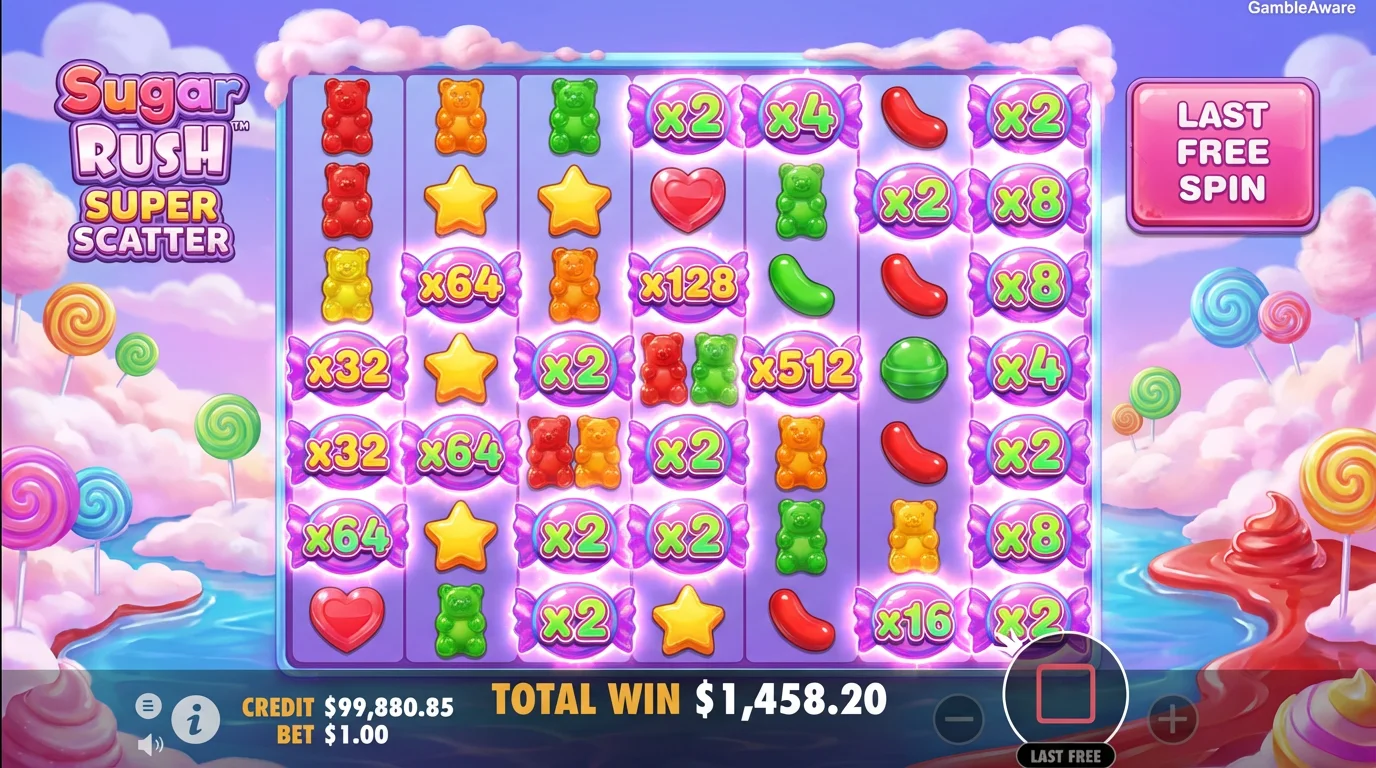Screen dimensions: 1376x768
Task: Open the hamburger settings menu
Action: [148, 705]
